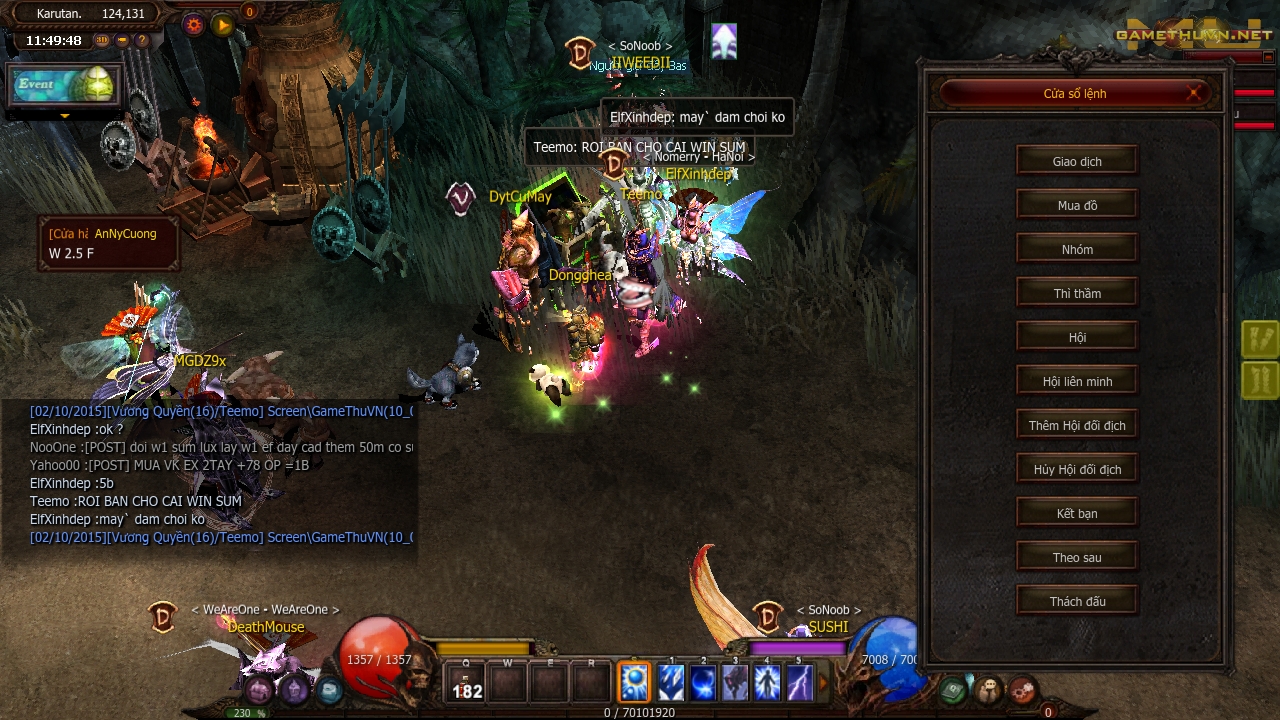This screenshot has width=1280, height=720.
Task: Open the chat bubble icon bottom right
Action: [x=988, y=690]
